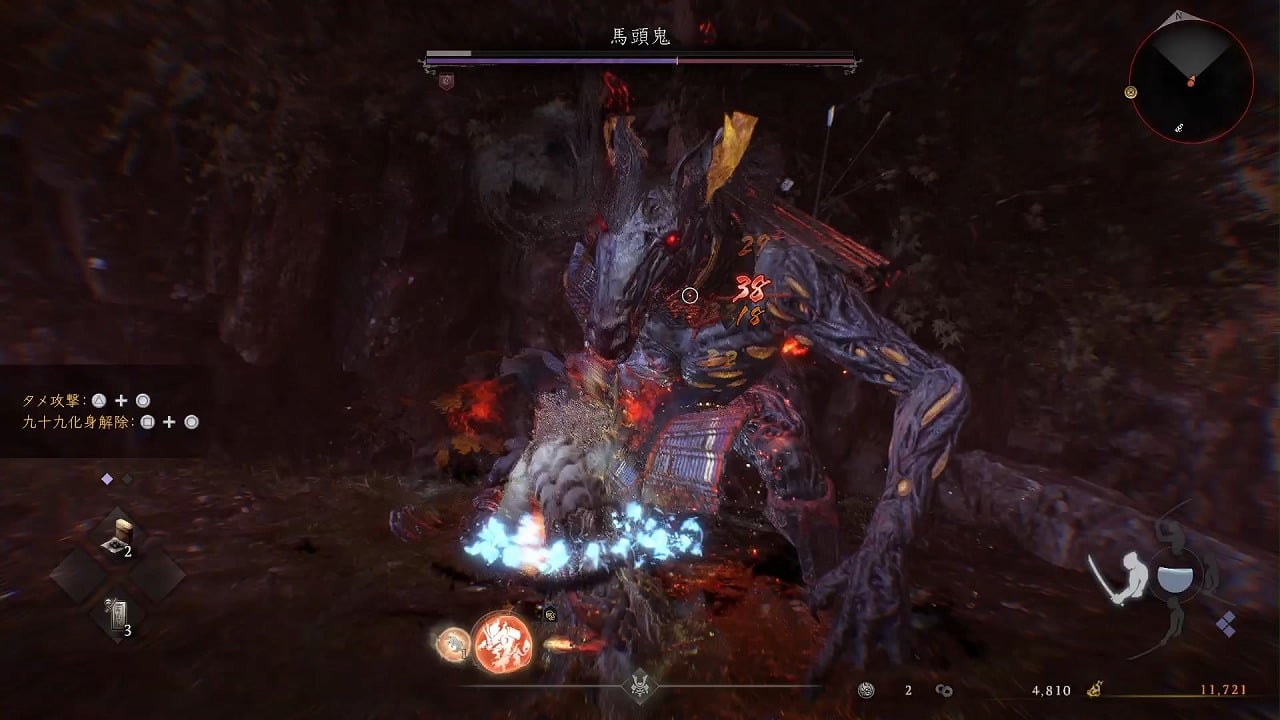
Task: Select the gold objective marker on minimap edge
Action: click(x=1131, y=92)
